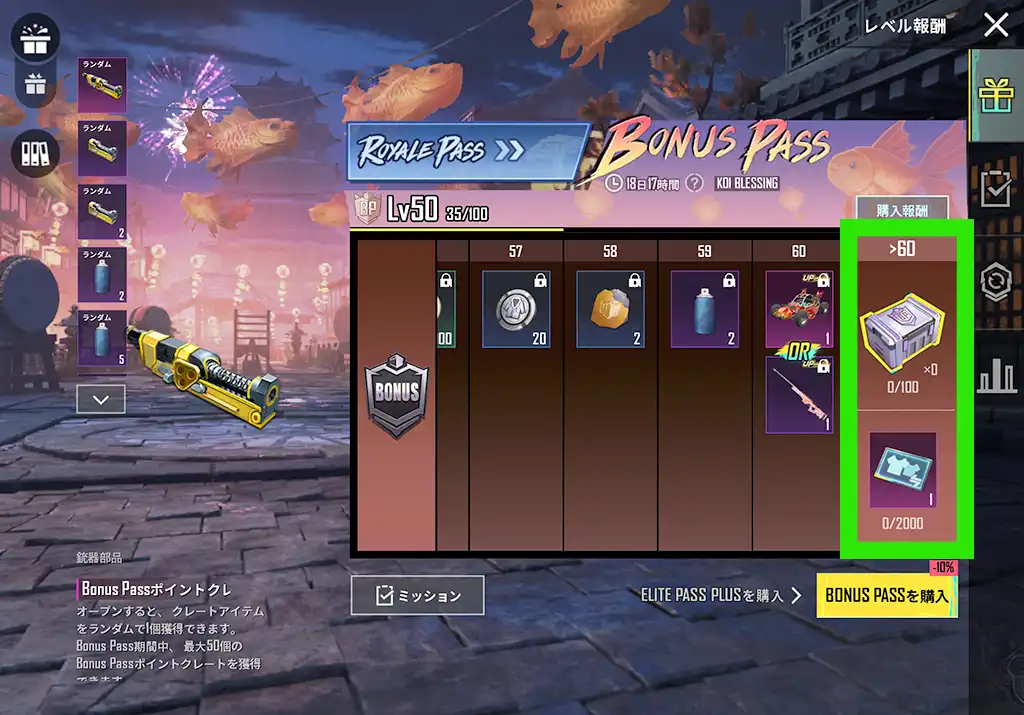This screenshot has width=1024, height=715.
Task: Select the level 58 gold nugget reward
Action: point(610,309)
